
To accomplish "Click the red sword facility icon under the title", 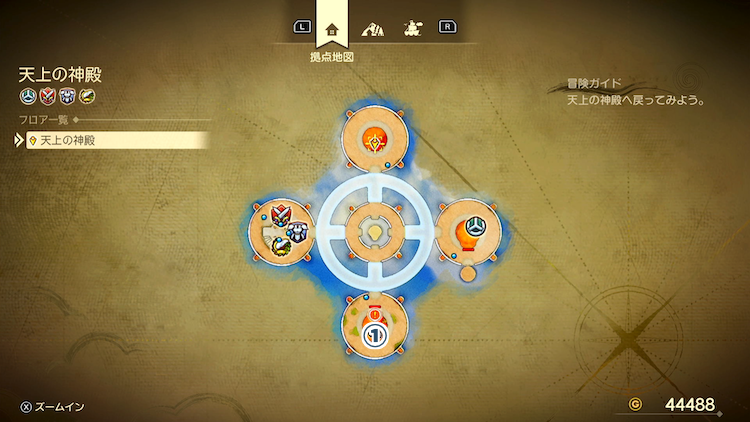I will coord(46,96).
